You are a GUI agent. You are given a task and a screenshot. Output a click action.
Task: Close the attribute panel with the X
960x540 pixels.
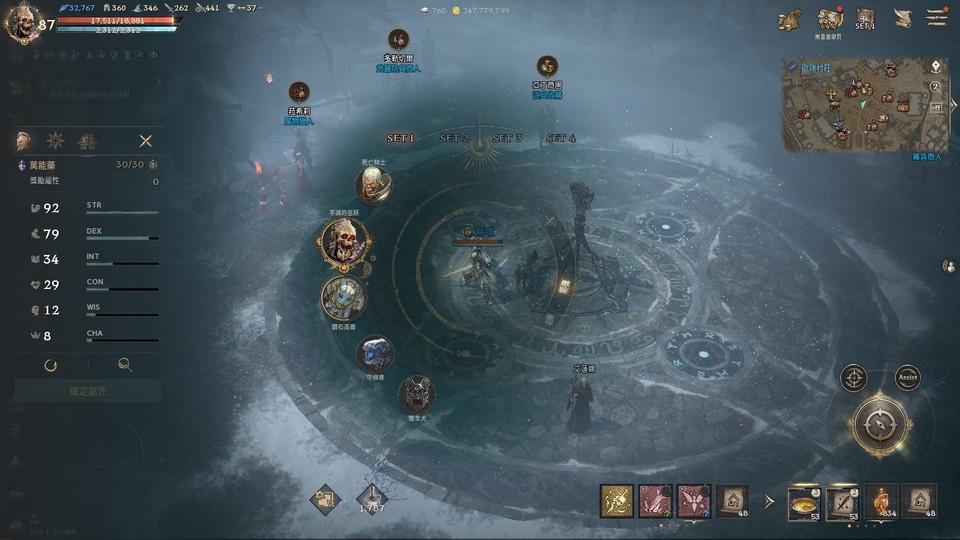pos(146,141)
